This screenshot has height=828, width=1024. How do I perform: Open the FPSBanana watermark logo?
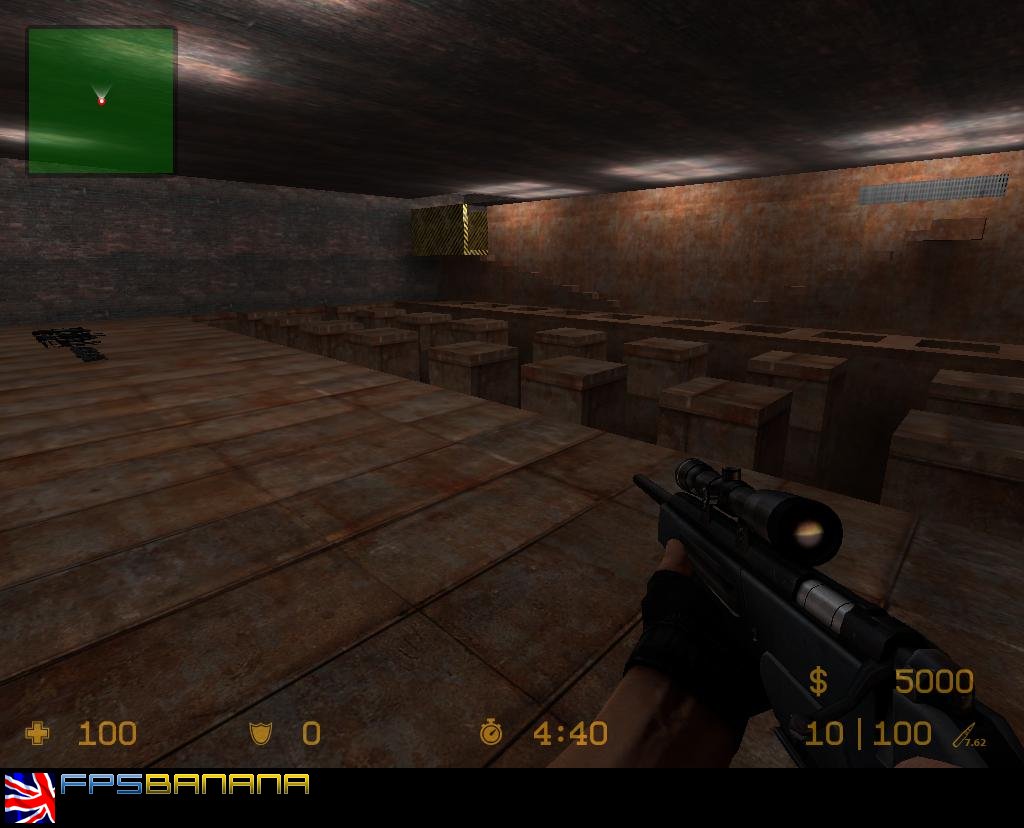(x=184, y=784)
